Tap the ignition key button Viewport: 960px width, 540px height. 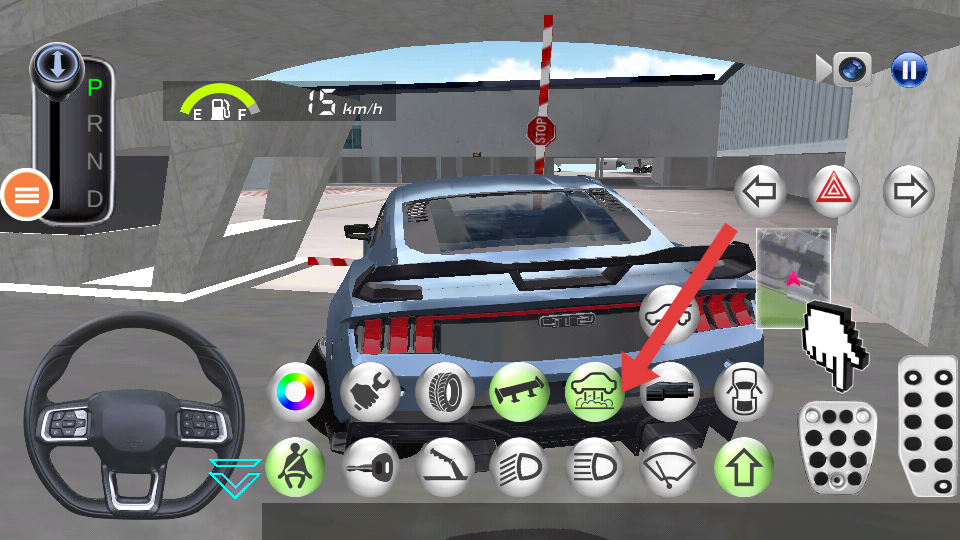click(370, 467)
